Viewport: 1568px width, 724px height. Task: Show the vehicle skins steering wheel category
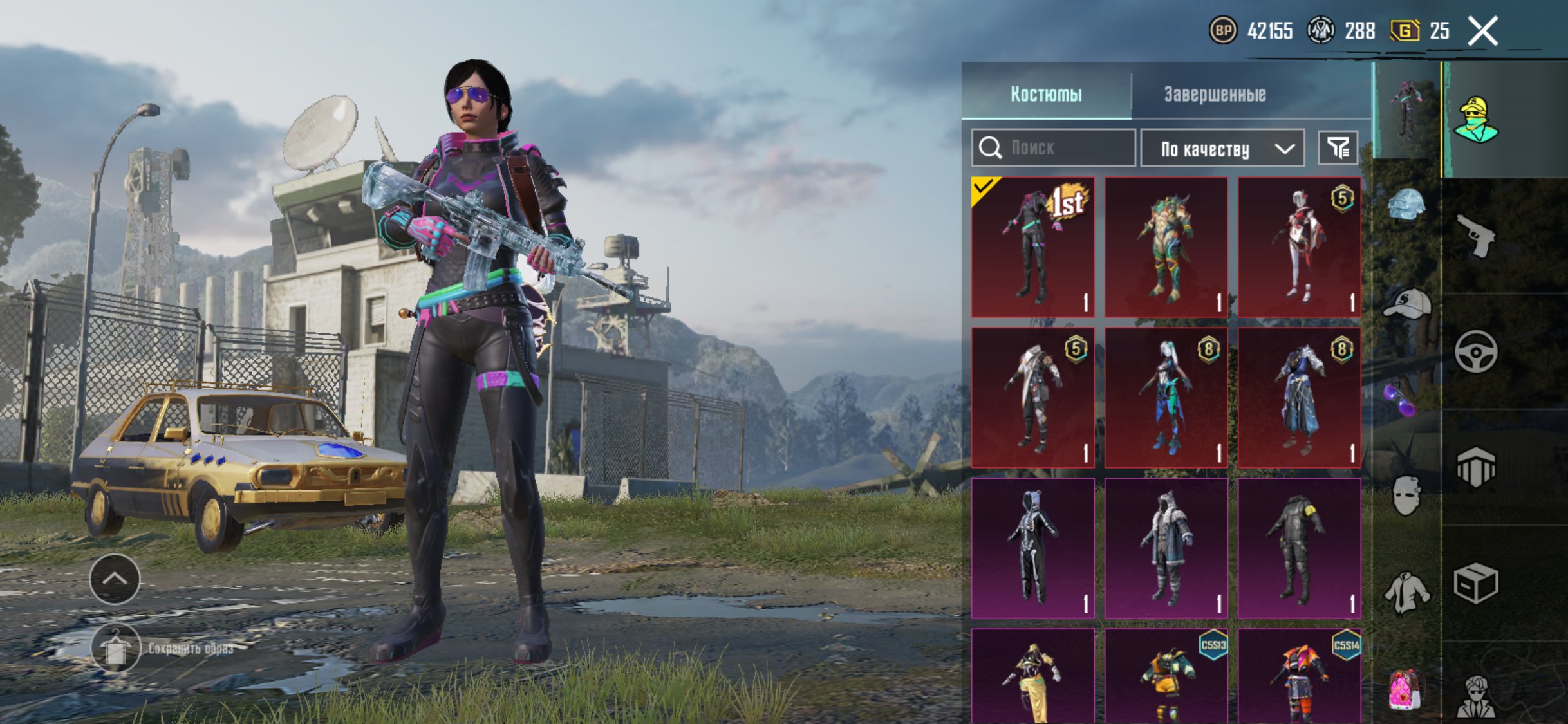[1475, 351]
